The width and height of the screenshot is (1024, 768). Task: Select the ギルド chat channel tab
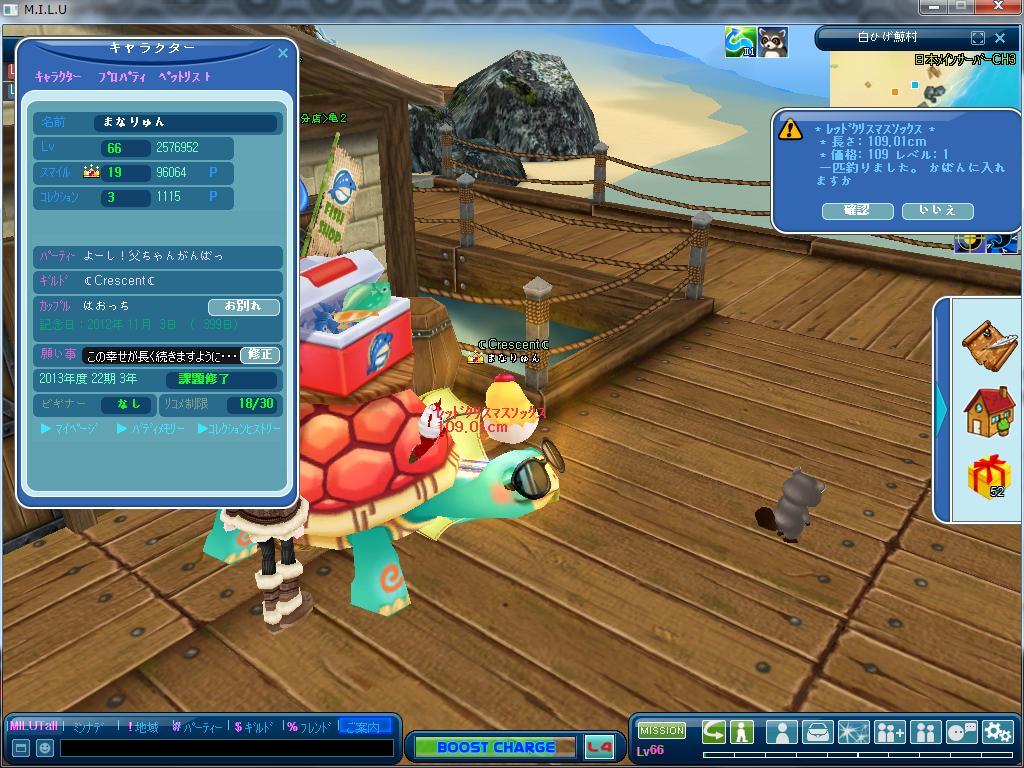256,727
